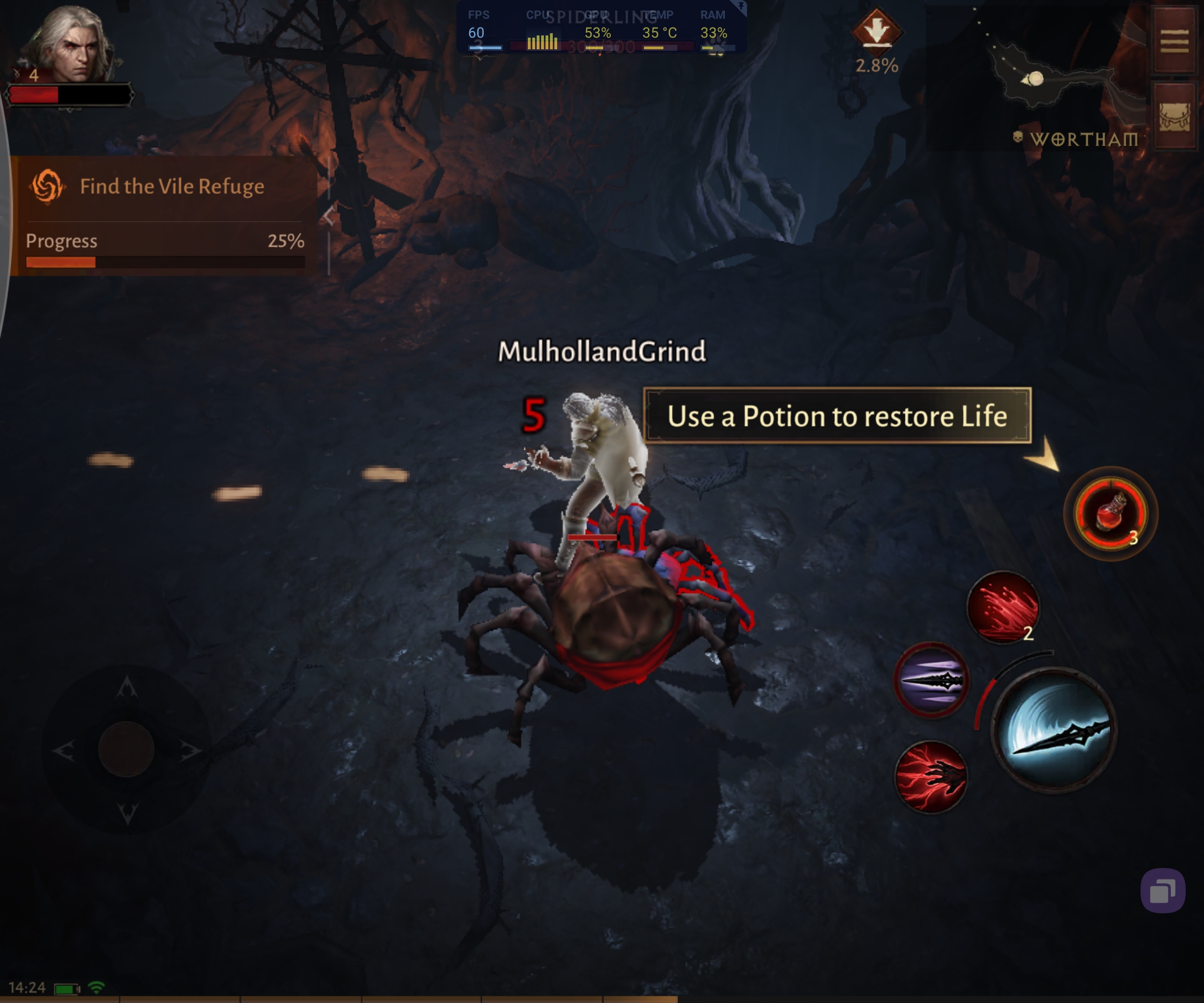
Task: Open the inventory bag icon
Action: pos(1174,116)
